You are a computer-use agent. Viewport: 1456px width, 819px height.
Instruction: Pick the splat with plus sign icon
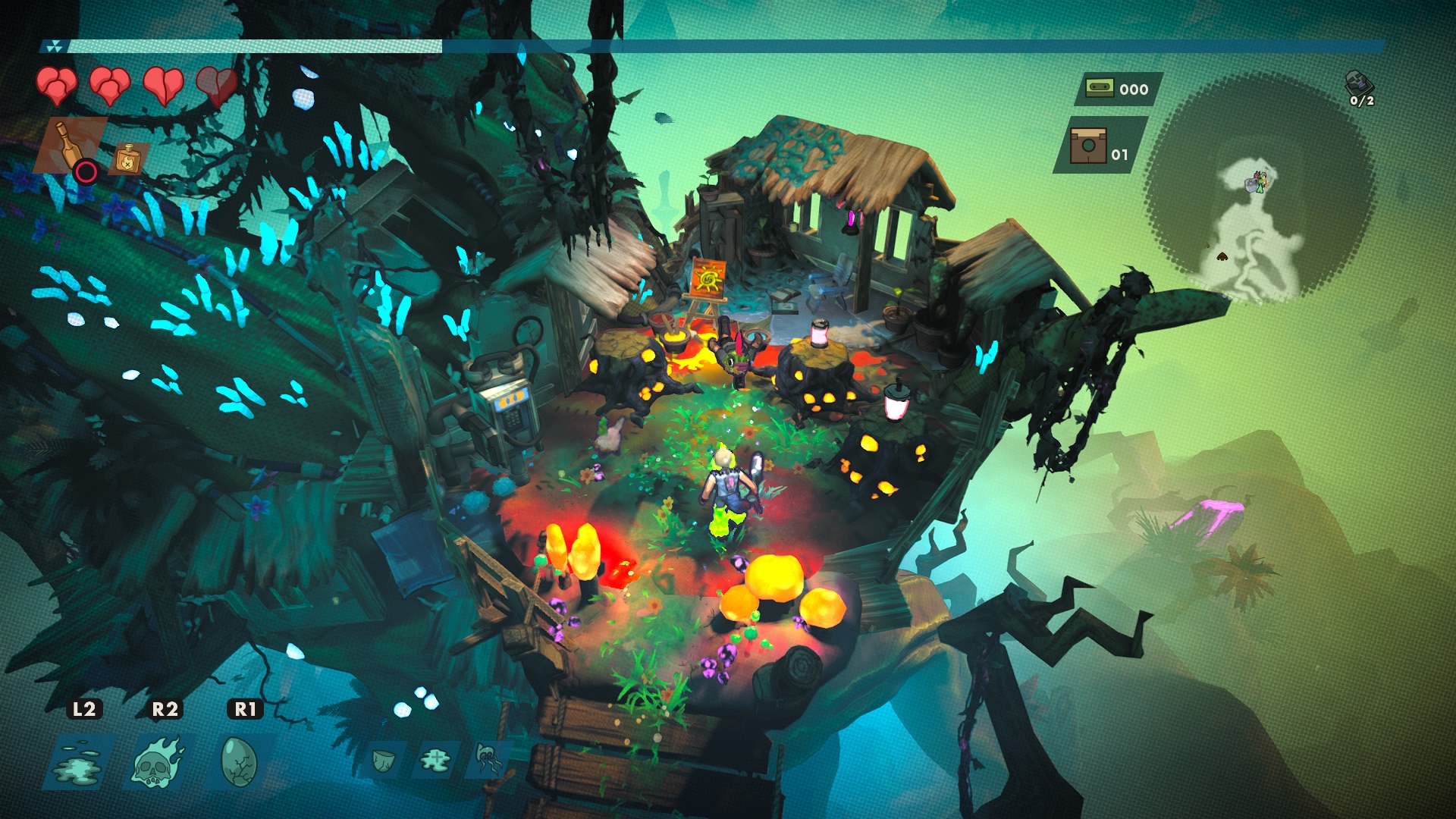click(437, 758)
